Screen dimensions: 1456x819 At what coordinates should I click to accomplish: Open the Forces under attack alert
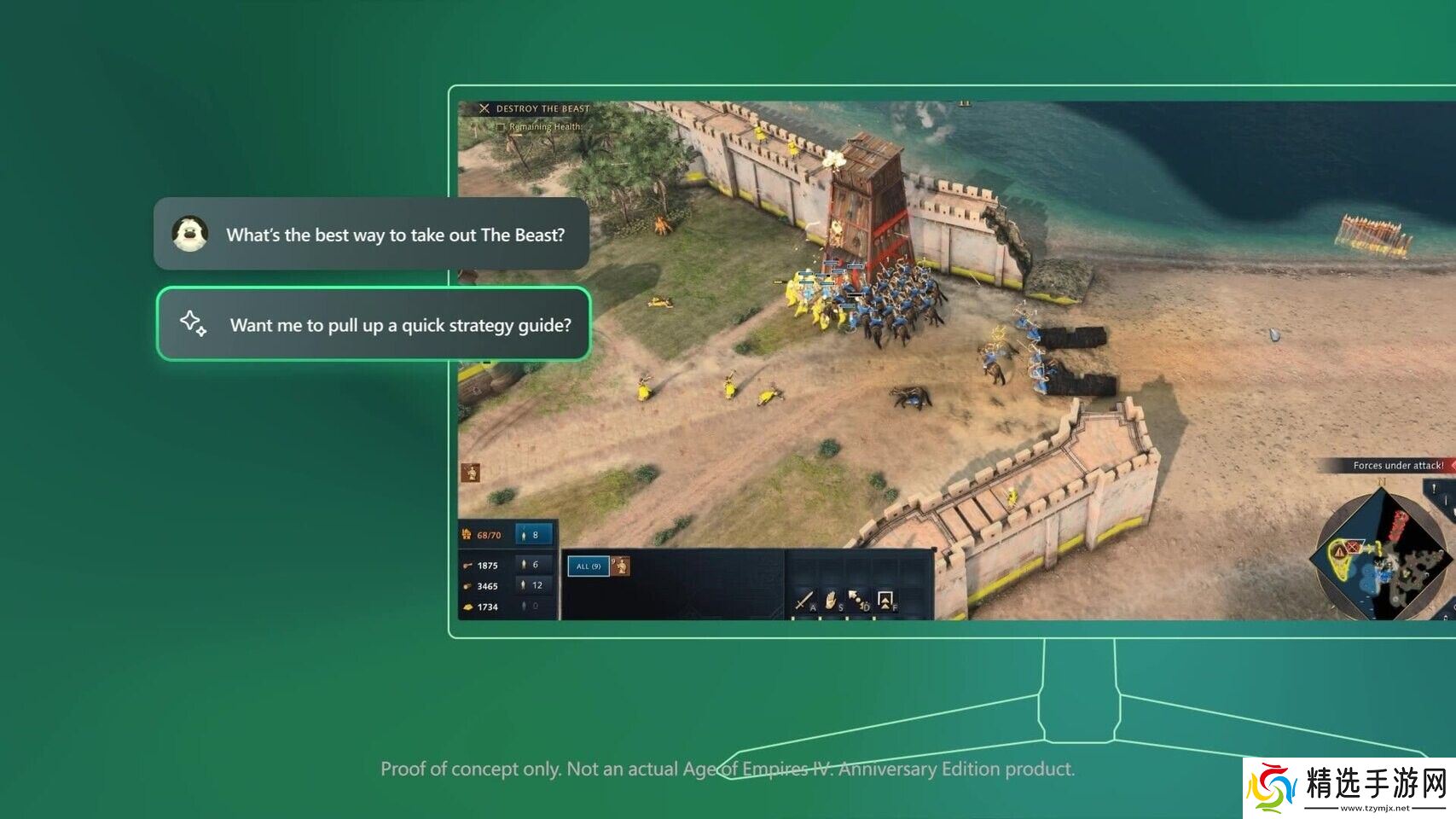pyautogui.click(x=1397, y=466)
